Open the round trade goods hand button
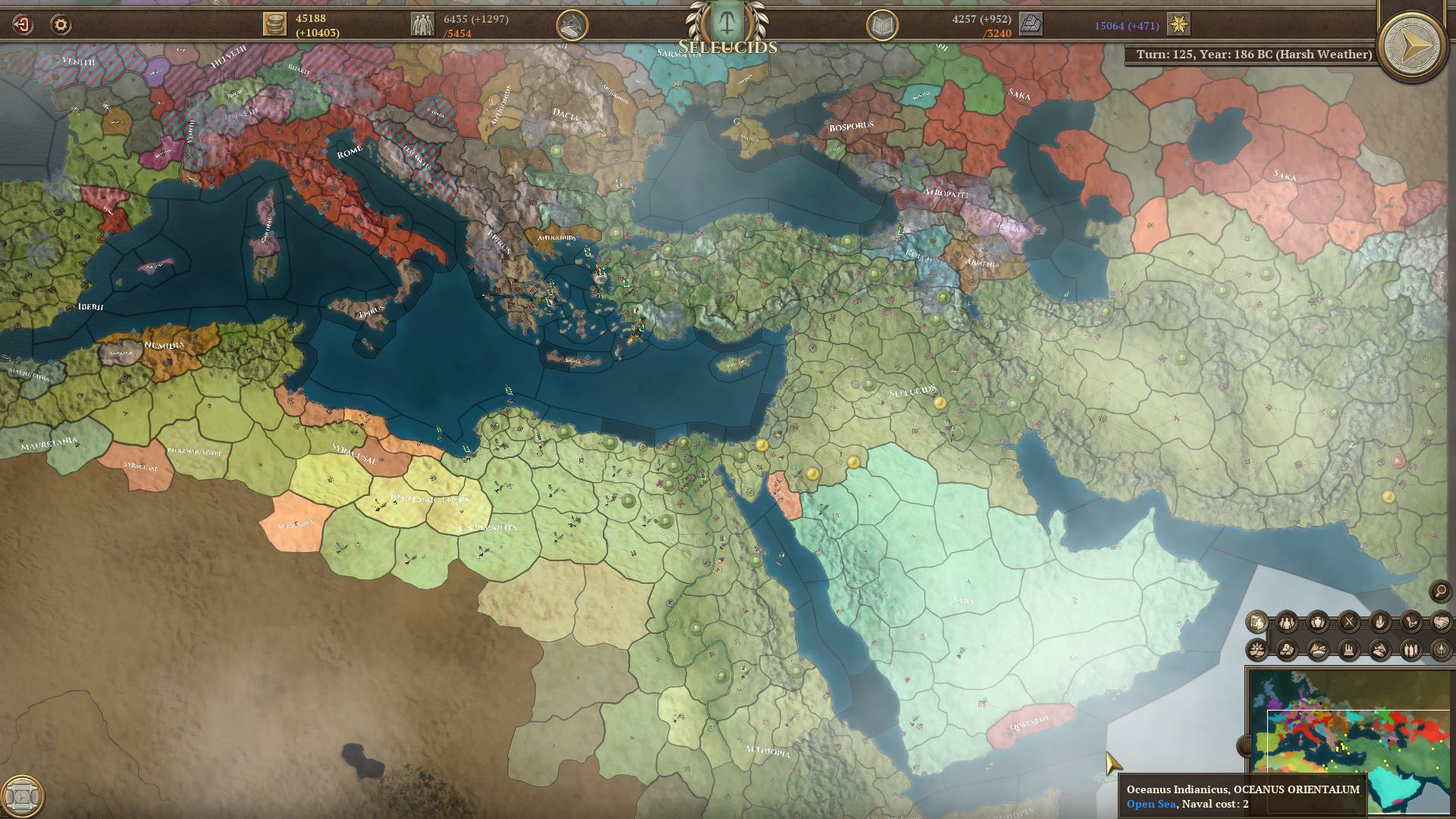The height and width of the screenshot is (819, 1456). point(572,25)
